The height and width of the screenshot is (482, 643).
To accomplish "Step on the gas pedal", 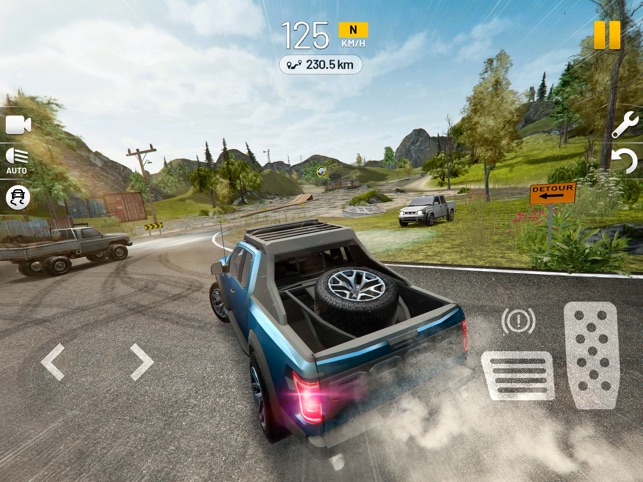I will point(591,355).
